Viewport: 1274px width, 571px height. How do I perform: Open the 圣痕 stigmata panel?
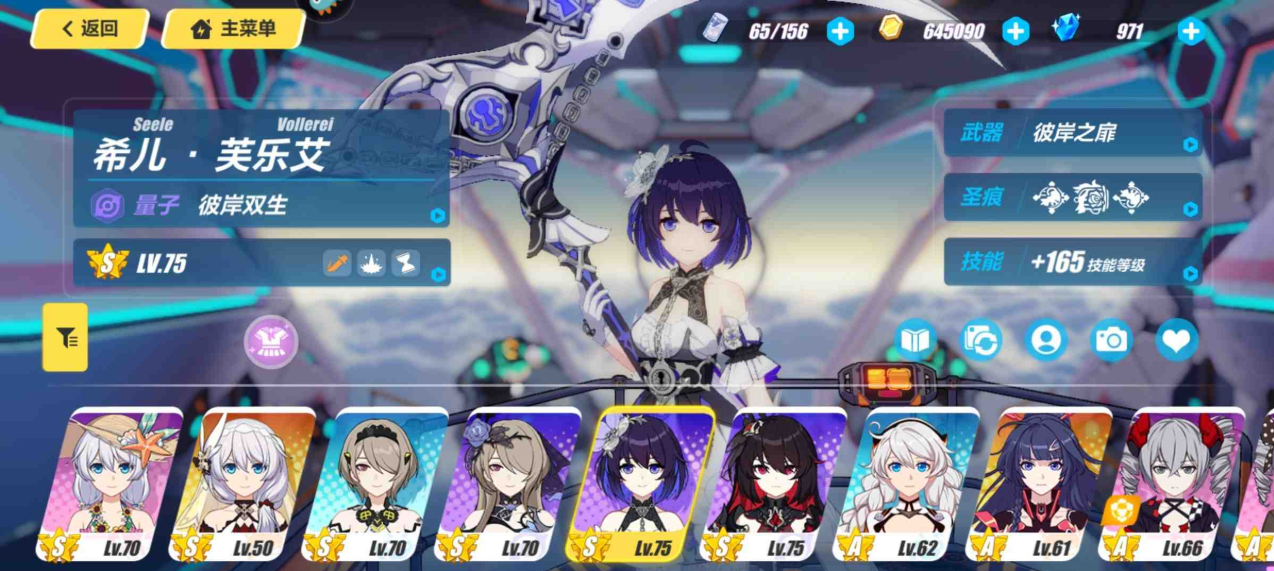pos(1072,197)
